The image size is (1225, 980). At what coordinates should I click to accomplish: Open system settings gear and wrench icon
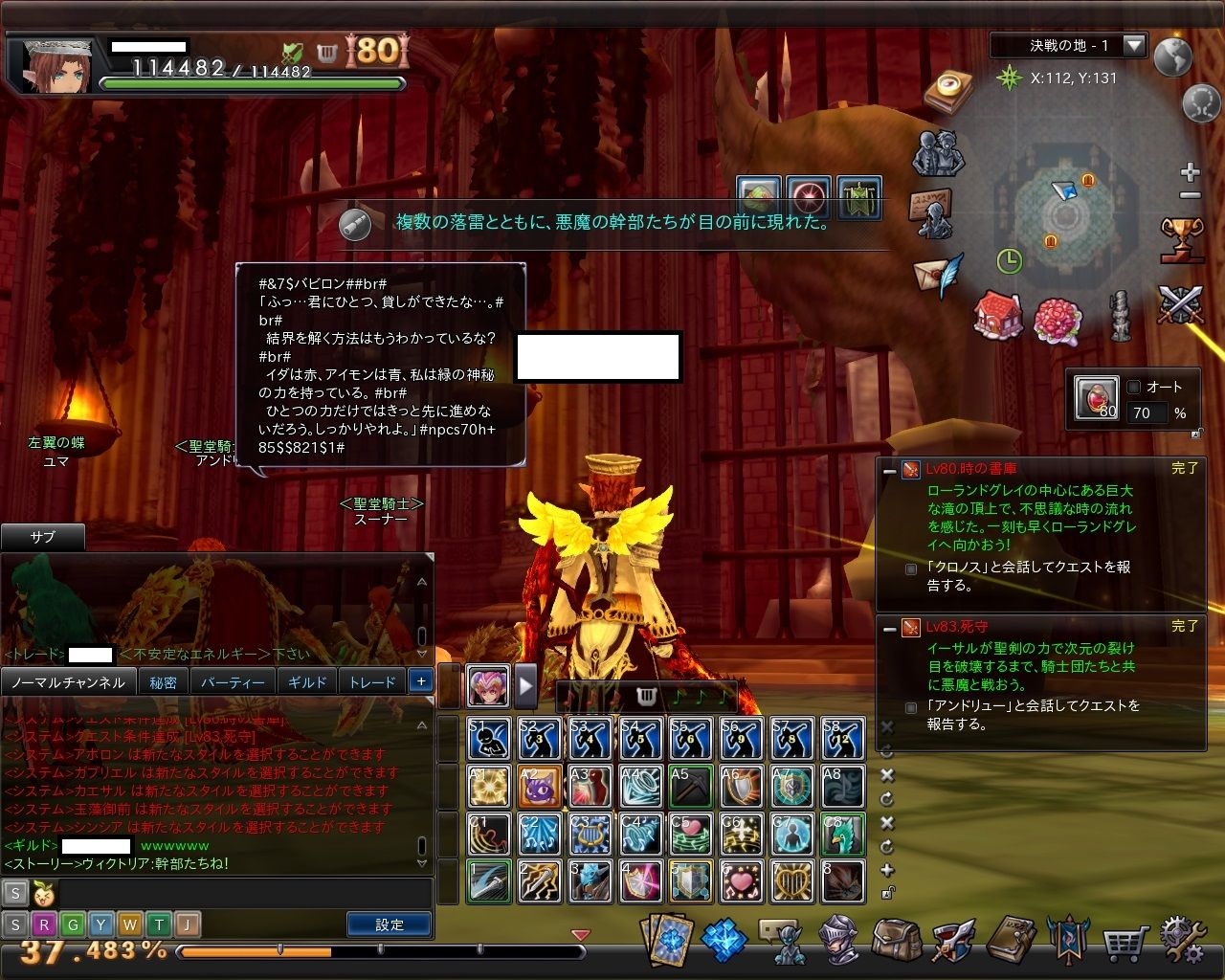pyautogui.click(x=1183, y=941)
